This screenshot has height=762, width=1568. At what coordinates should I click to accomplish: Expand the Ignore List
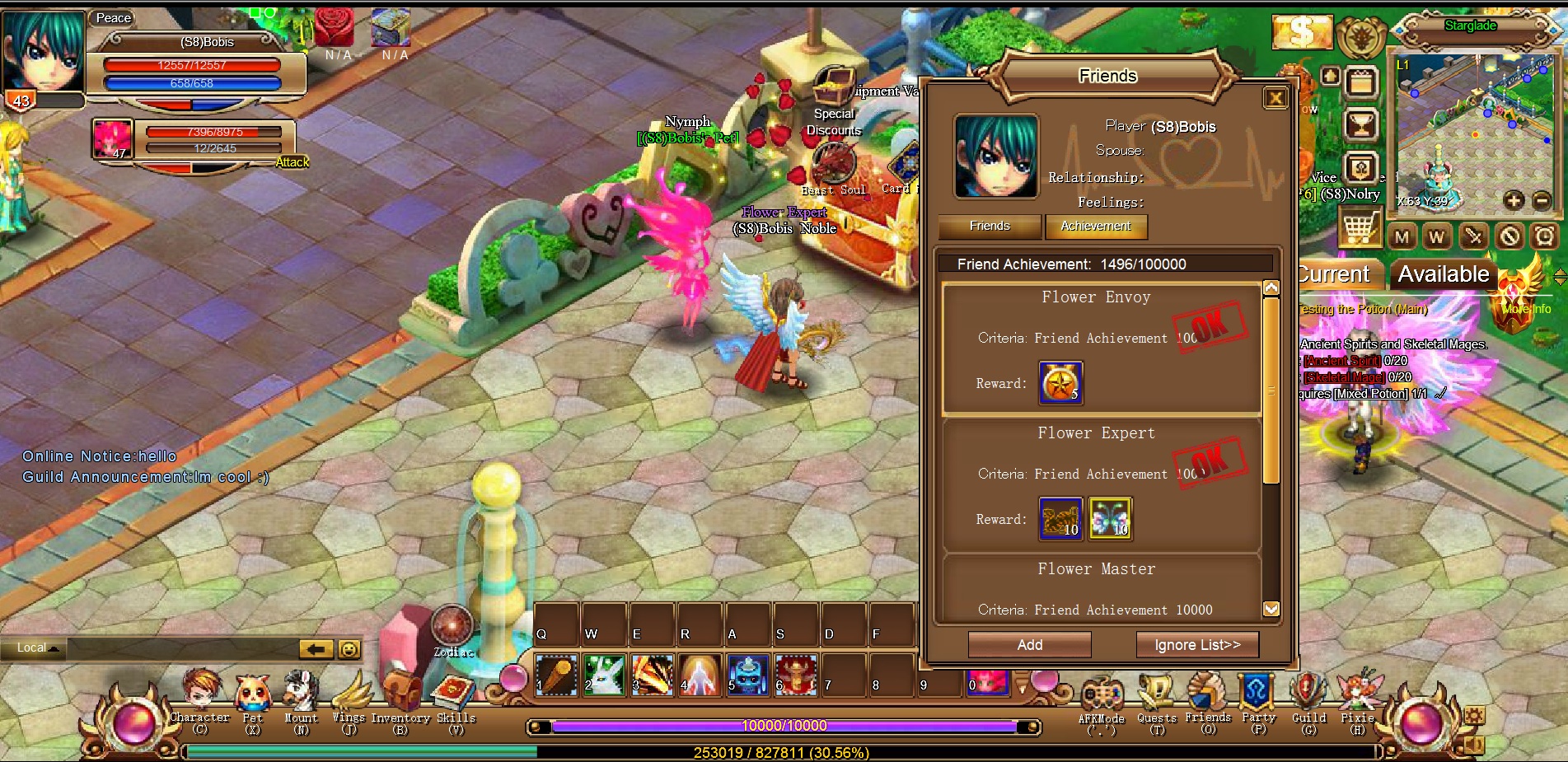tap(1196, 645)
